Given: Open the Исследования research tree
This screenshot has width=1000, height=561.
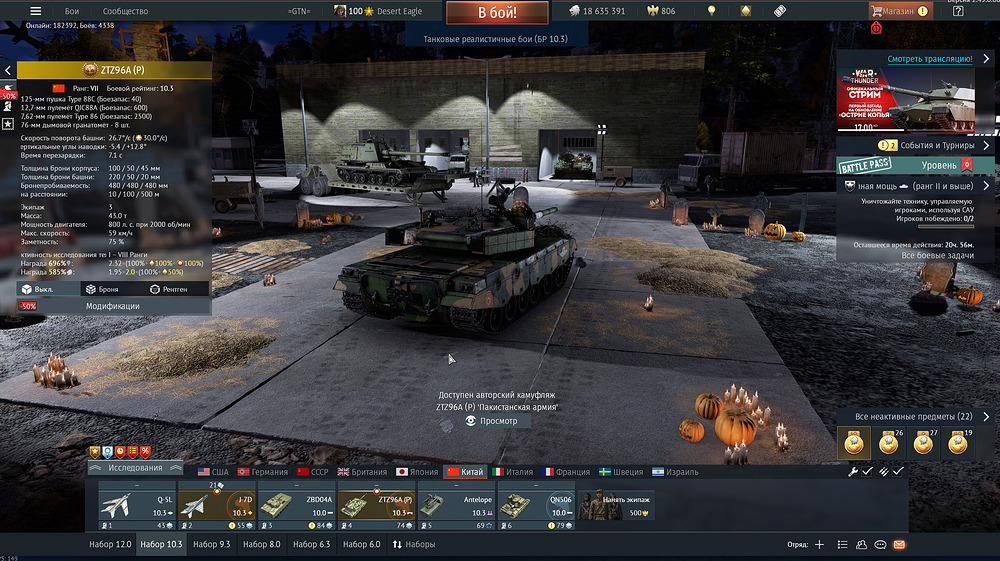Looking at the screenshot, I should [135, 468].
